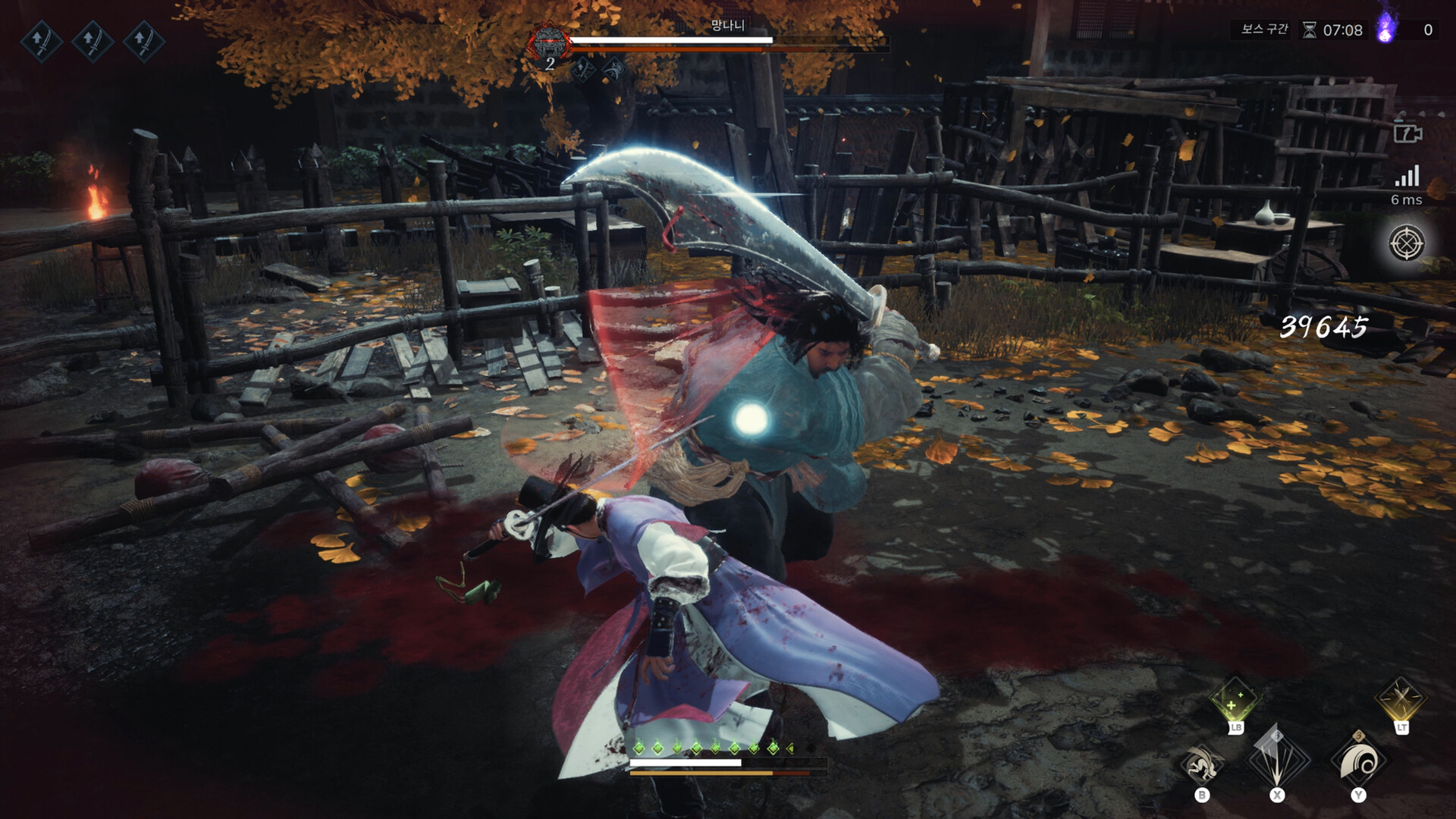
Task: Select the LB healing skill icon
Action: (x=1234, y=700)
